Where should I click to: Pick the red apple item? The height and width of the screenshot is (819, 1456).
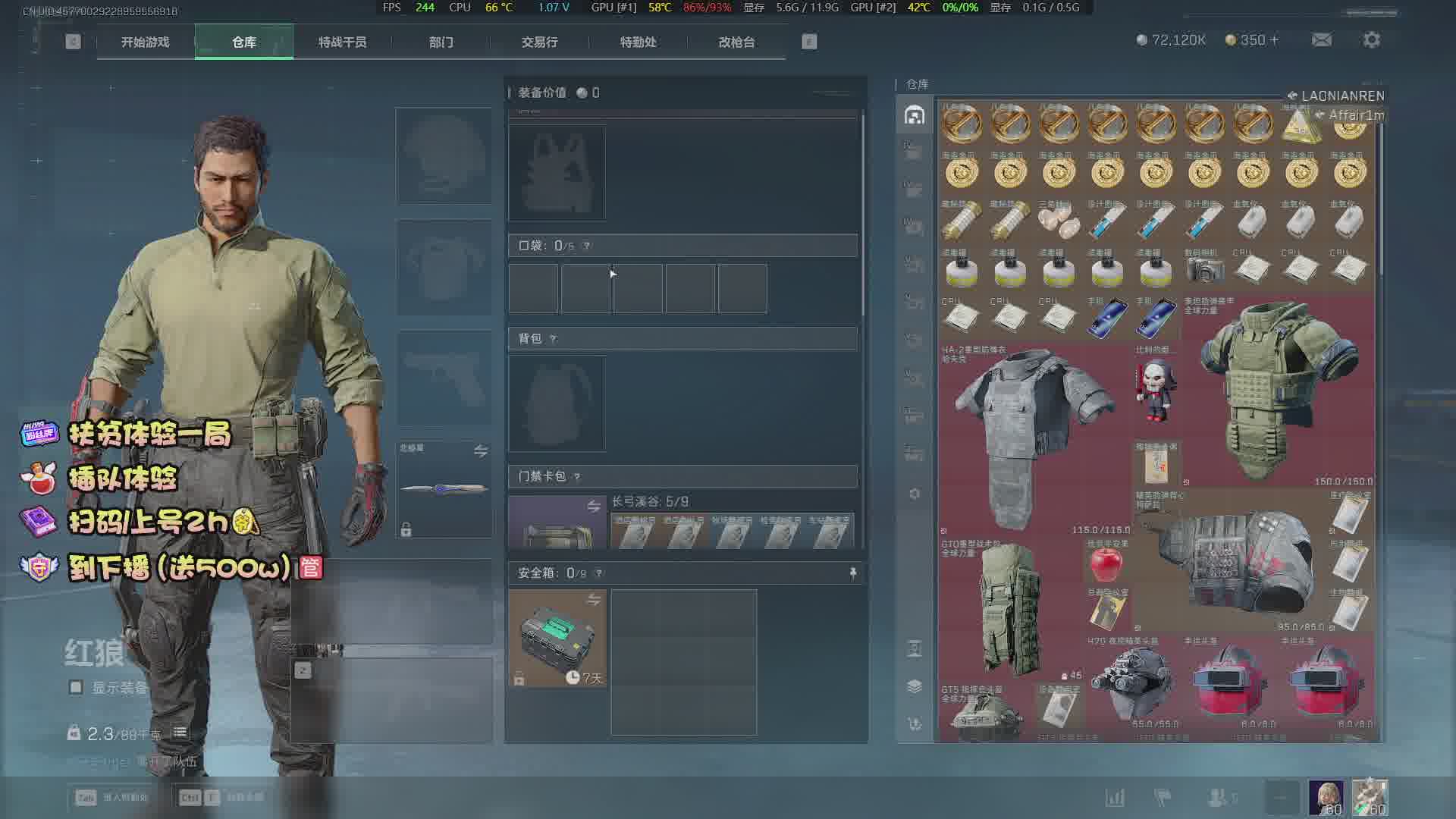coord(1106,565)
